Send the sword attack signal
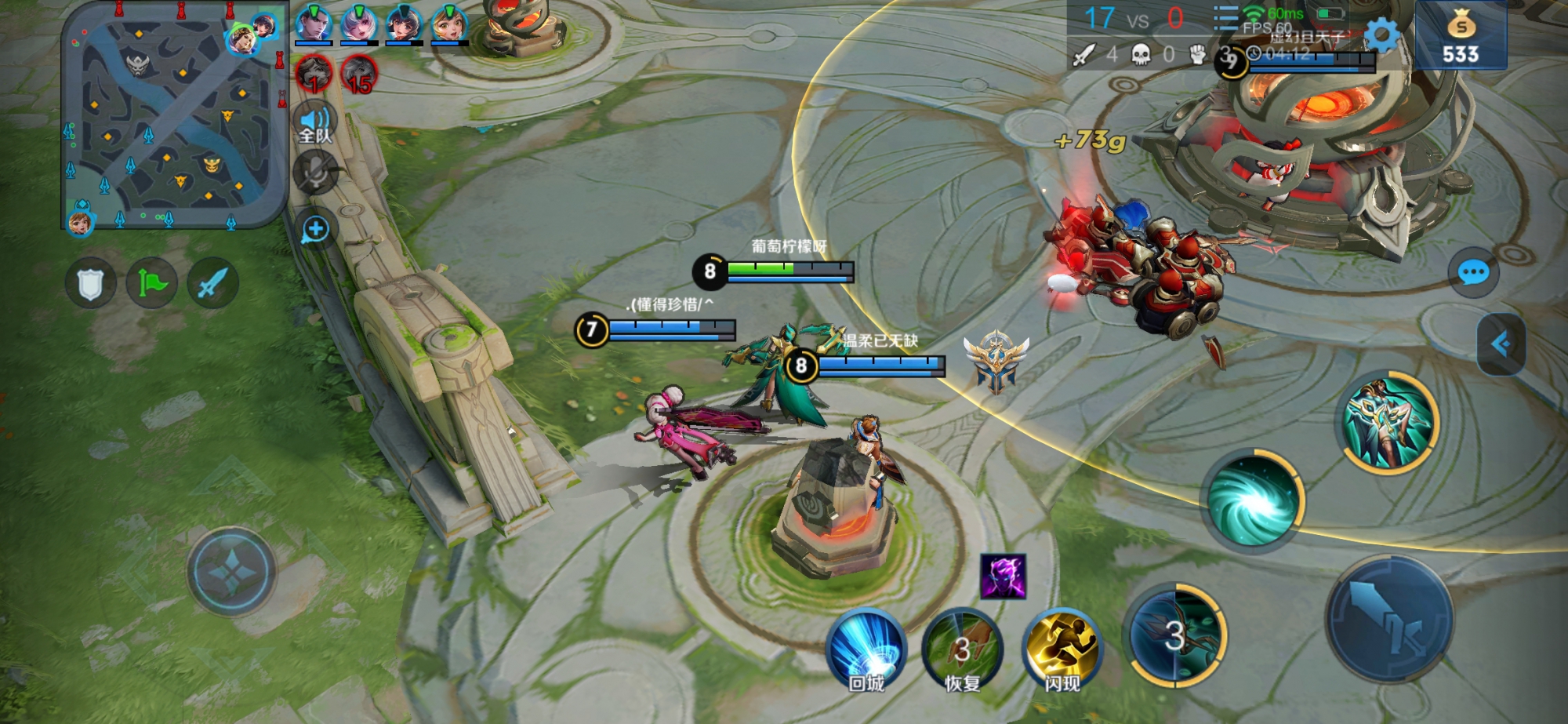The width and height of the screenshot is (1568, 724). coord(212,283)
